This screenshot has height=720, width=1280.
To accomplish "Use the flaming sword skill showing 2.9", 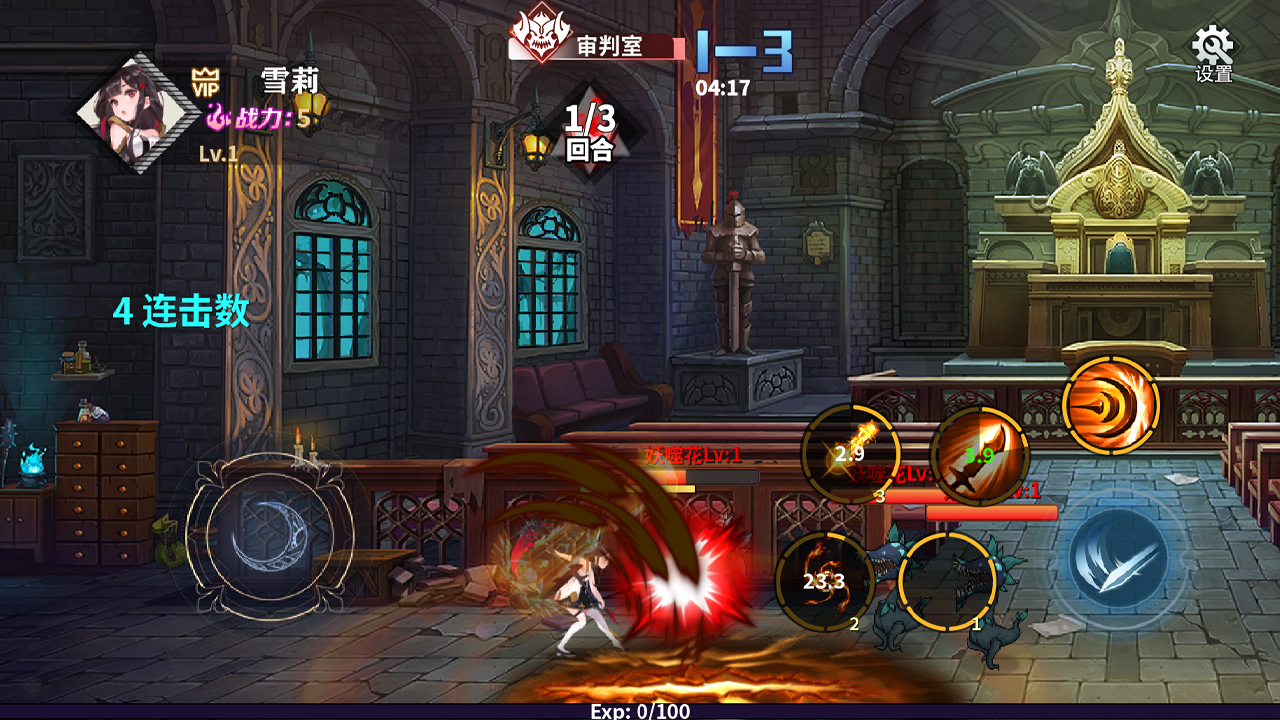I will click(x=850, y=454).
